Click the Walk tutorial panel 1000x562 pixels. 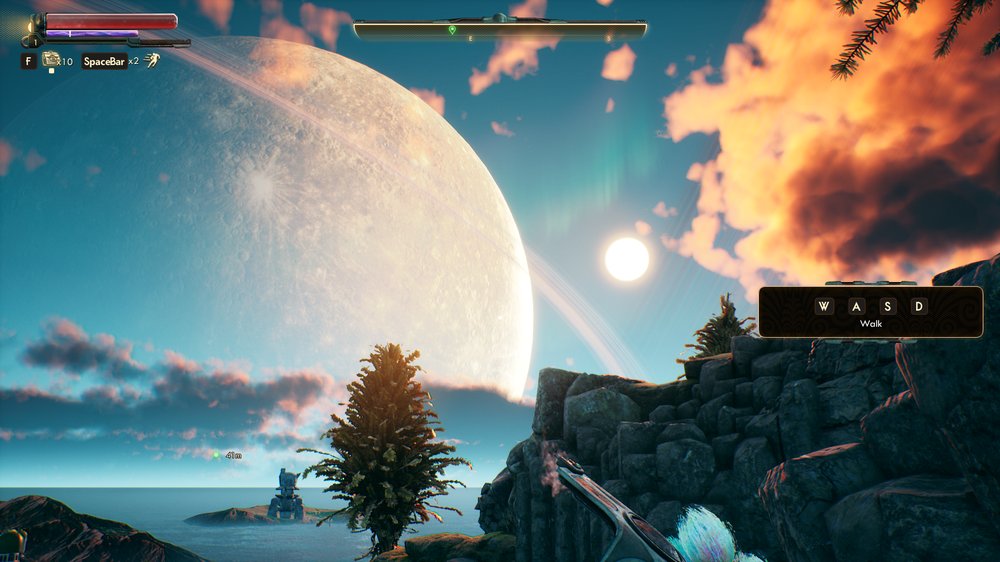tap(870, 312)
